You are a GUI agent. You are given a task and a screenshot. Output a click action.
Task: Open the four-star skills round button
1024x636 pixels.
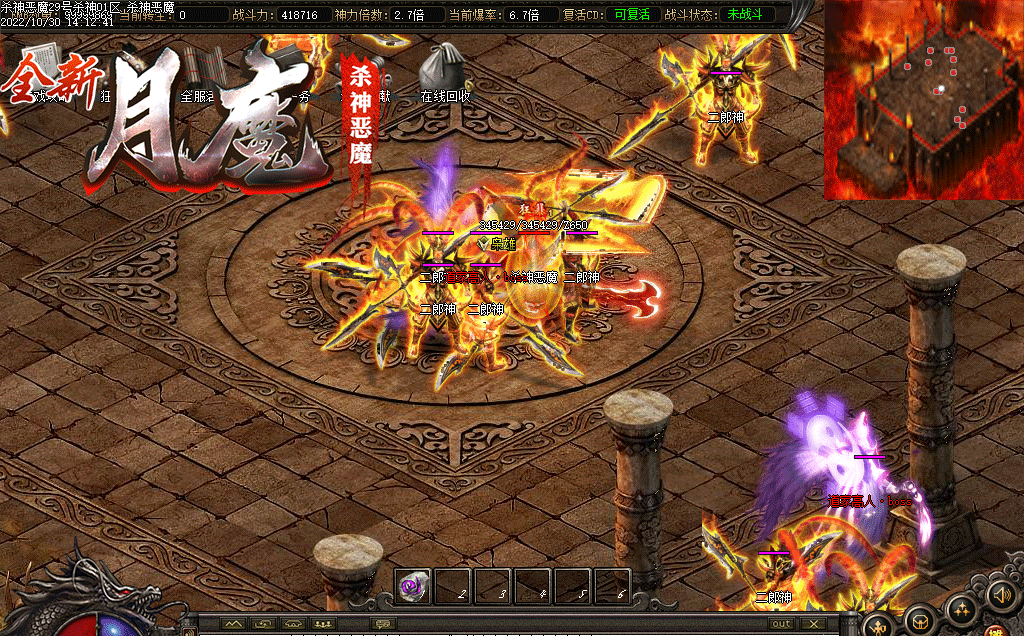tap(963, 609)
